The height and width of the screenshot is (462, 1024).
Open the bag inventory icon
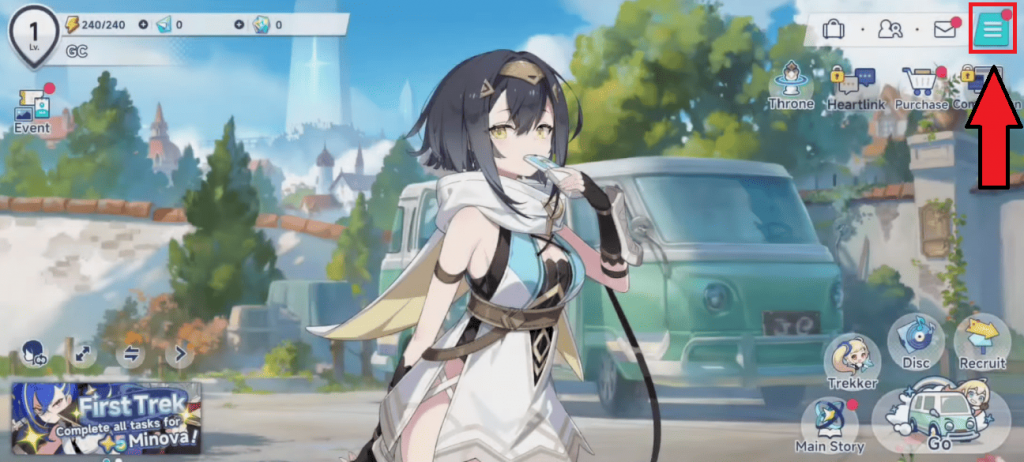[833, 29]
